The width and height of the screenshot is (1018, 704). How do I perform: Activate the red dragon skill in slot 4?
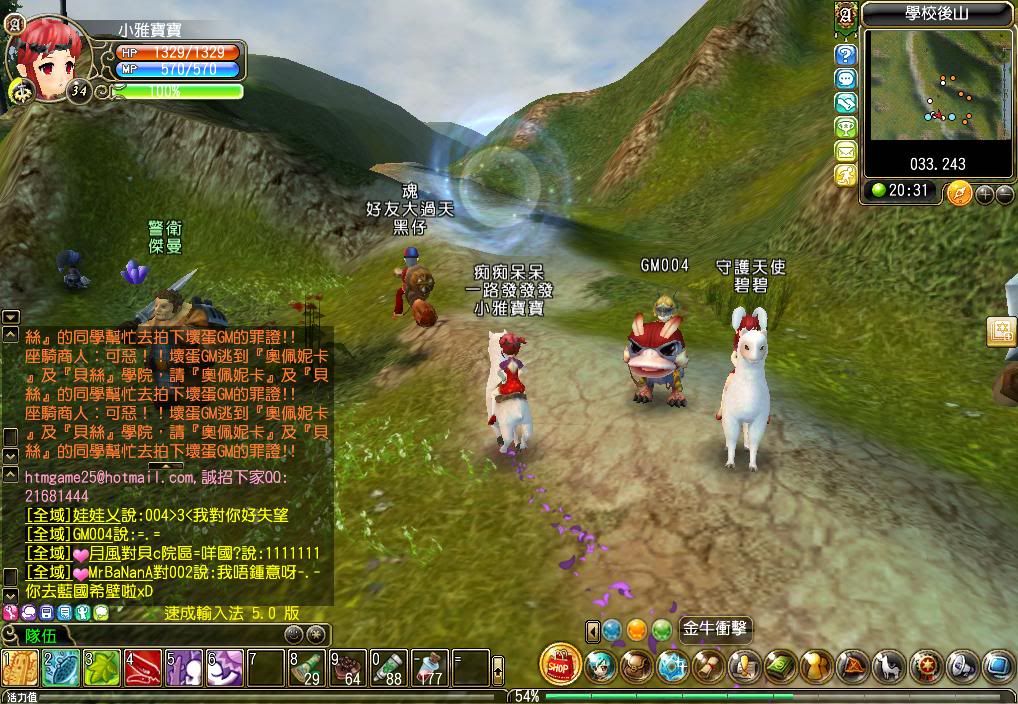142,668
